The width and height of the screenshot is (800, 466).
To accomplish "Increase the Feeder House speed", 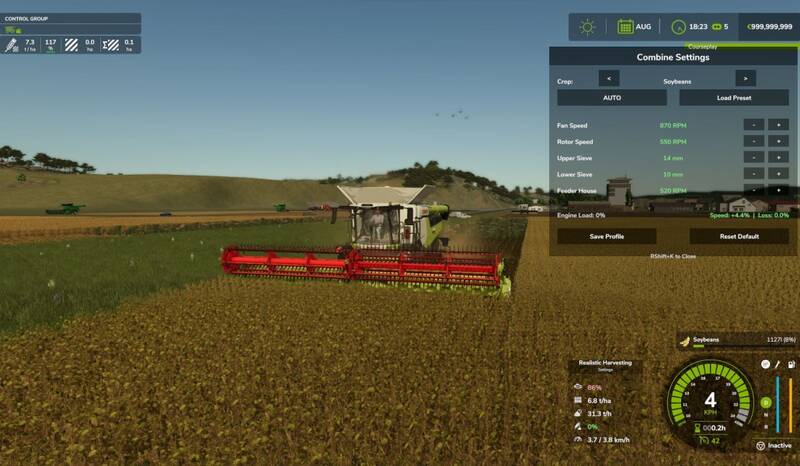I will [x=777, y=190].
